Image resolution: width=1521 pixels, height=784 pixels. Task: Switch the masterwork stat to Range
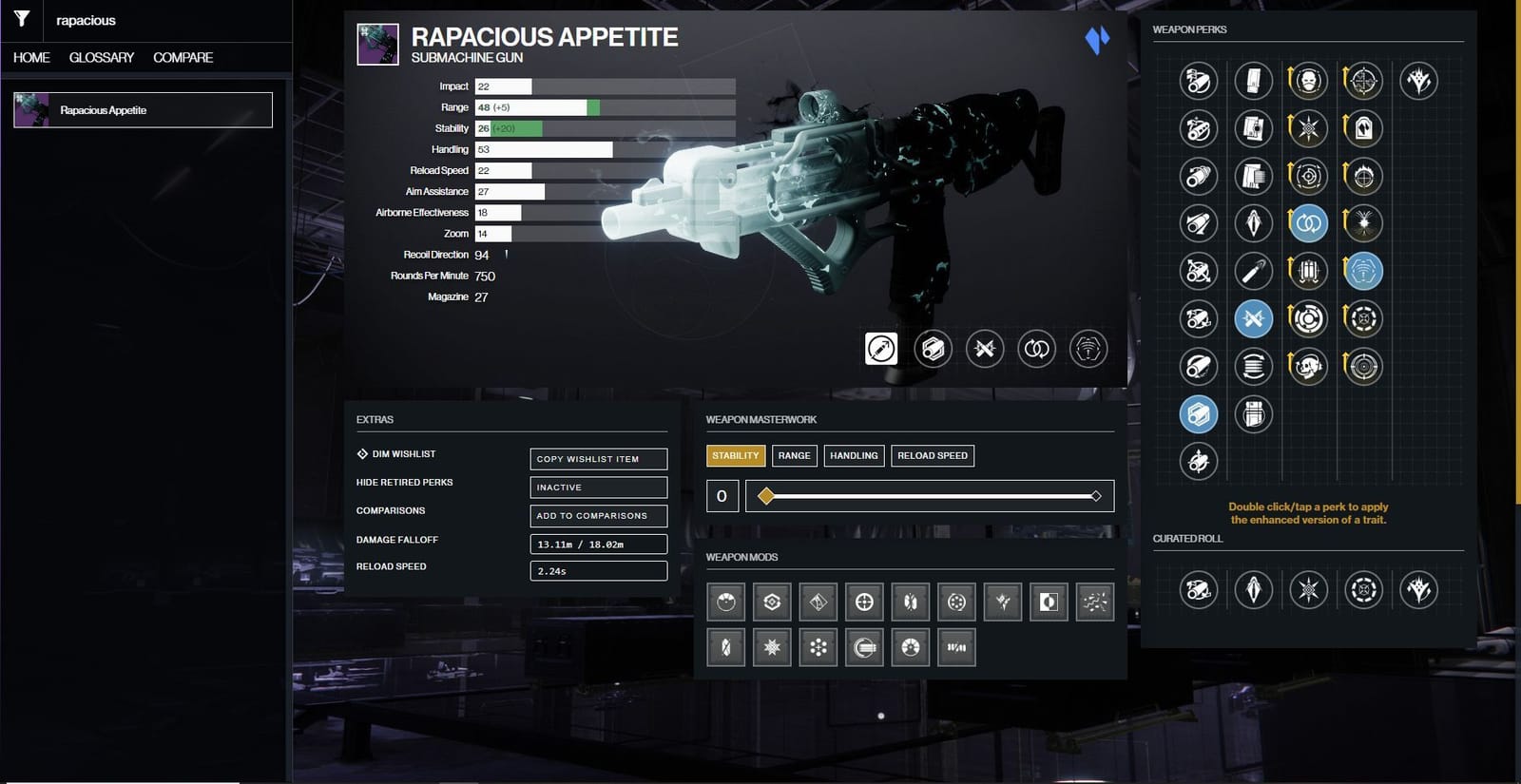tap(794, 455)
